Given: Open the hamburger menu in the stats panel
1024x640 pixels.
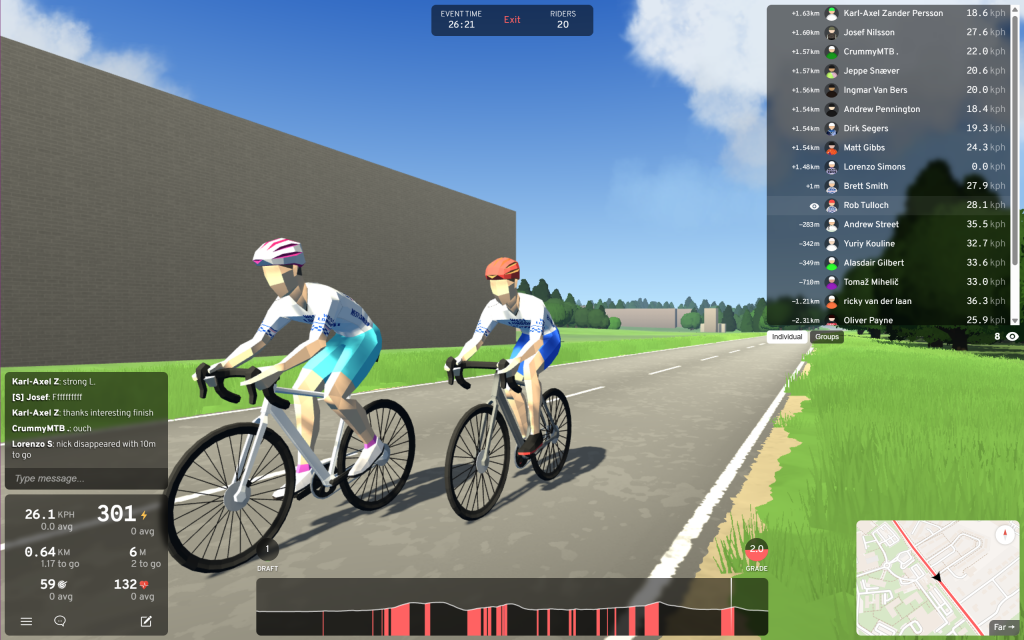Looking at the screenshot, I should 26,621.
